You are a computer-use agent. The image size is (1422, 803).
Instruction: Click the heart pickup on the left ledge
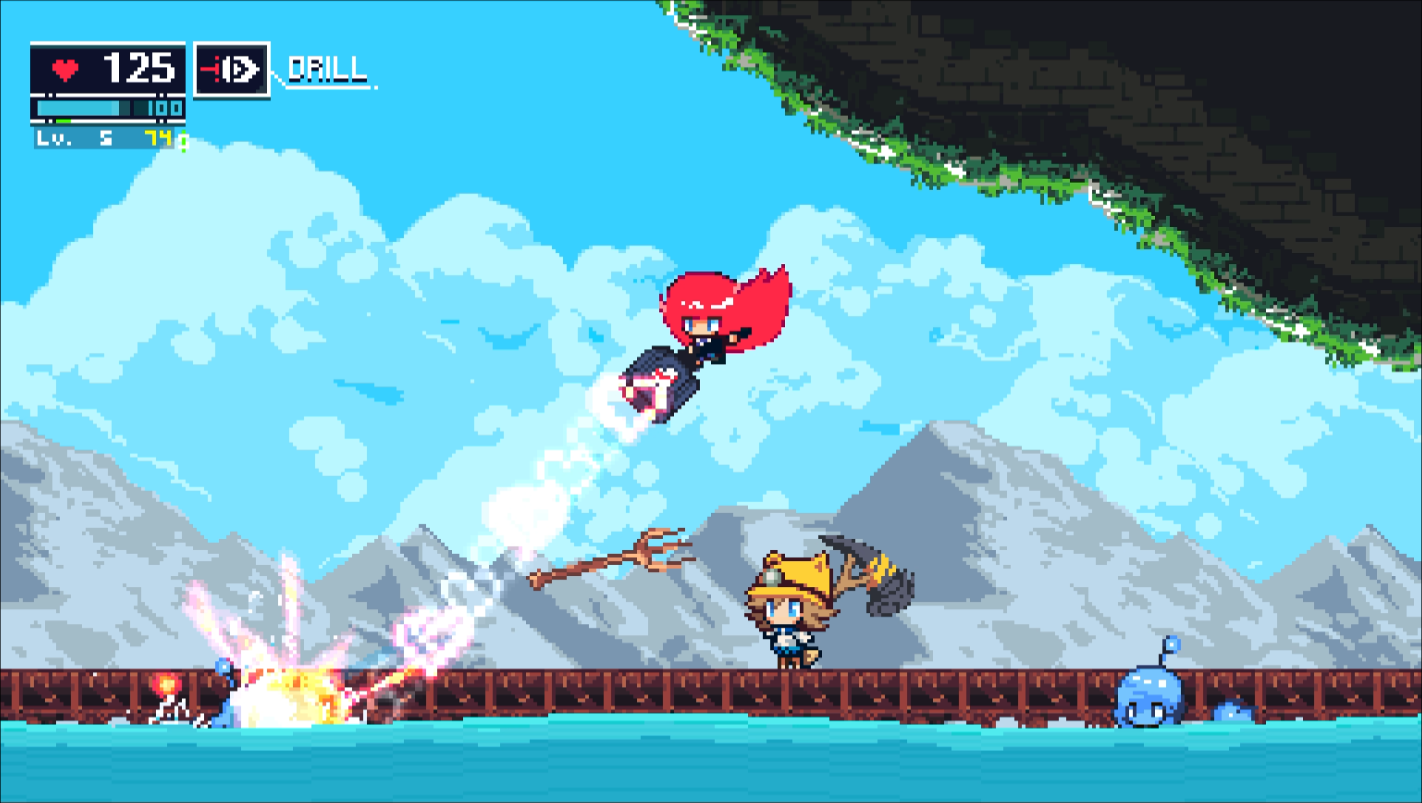[166, 681]
